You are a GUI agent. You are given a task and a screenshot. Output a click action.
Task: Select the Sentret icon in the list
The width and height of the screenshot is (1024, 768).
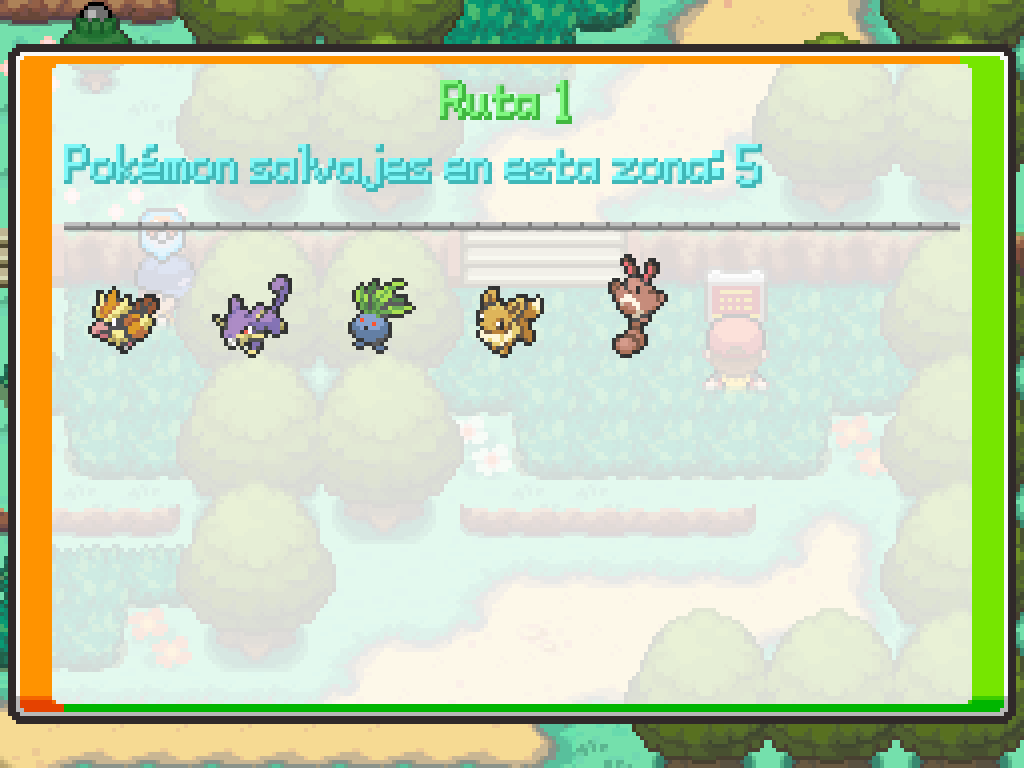pyautogui.click(x=634, y=305)
